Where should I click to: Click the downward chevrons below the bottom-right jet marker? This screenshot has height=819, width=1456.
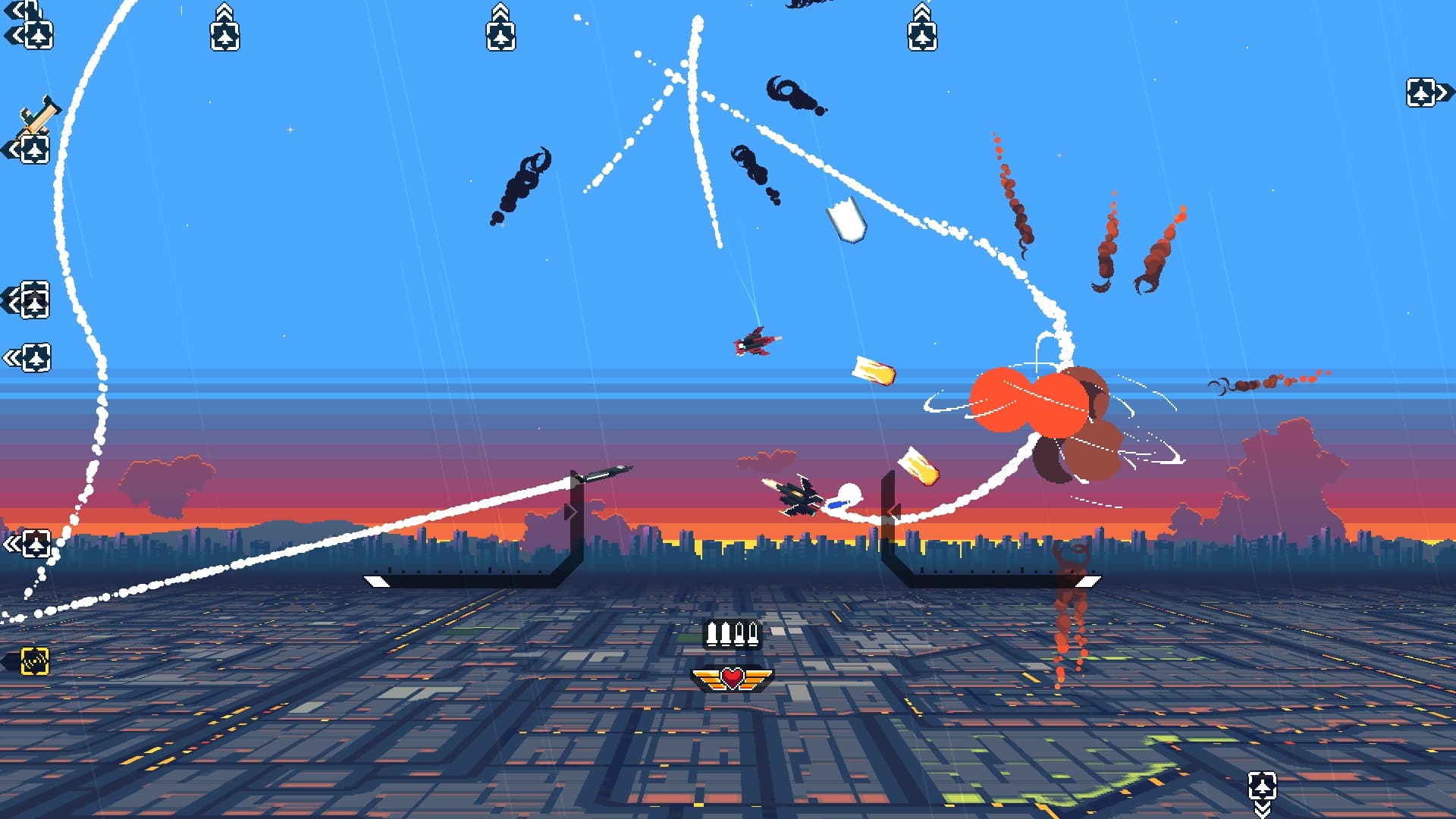tap(1263, 810)
